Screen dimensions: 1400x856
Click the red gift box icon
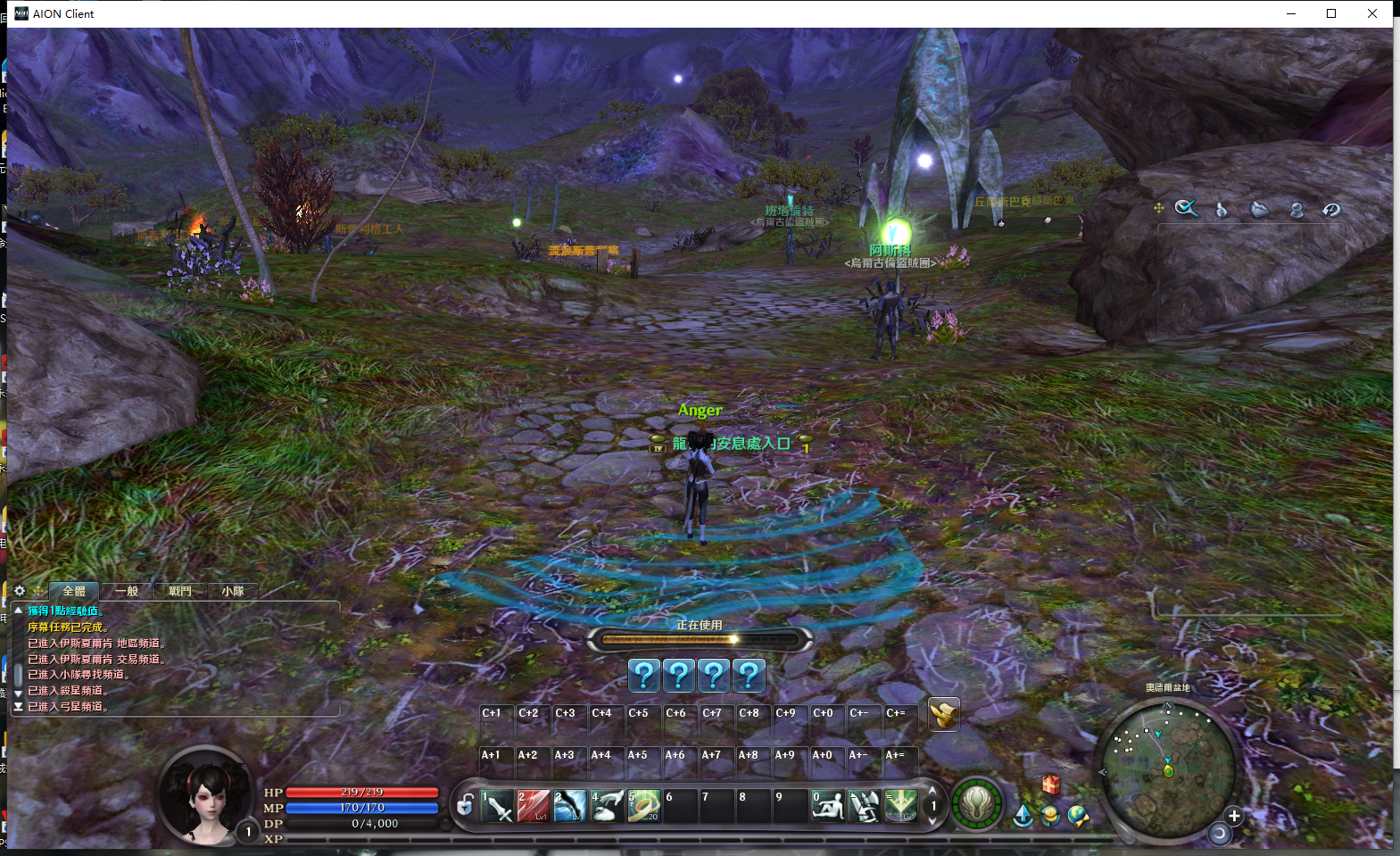point(1051,784)
